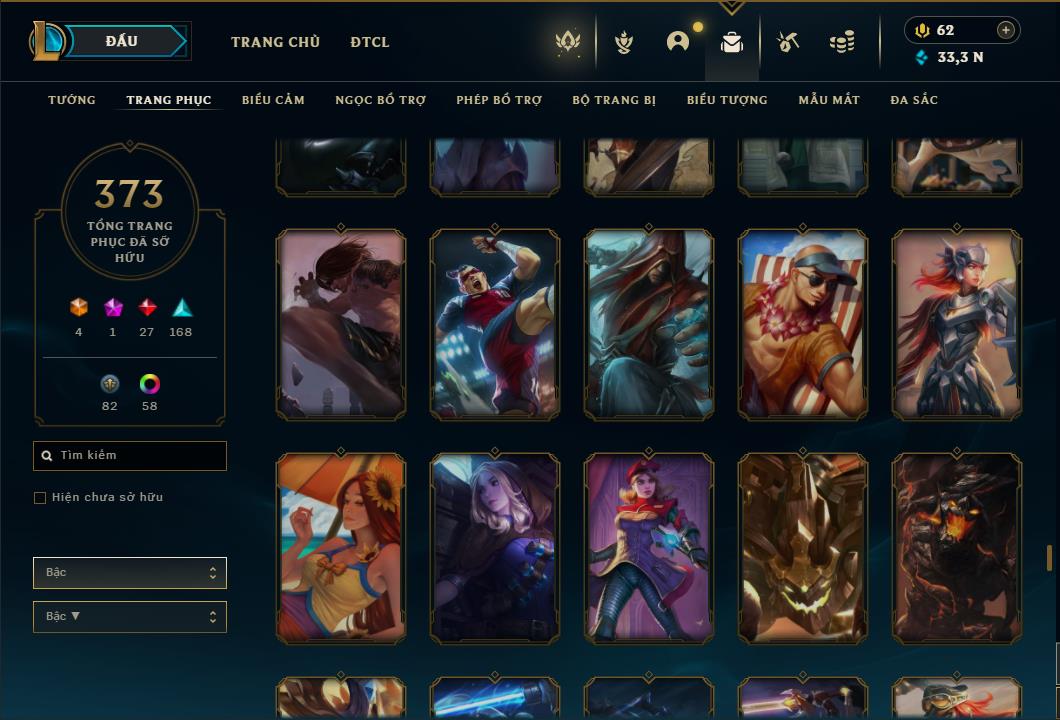1060x720 pixels.
Task: Select the PHÉP BỔ TRỢ spells tab
Action: [x=499, y=100]
